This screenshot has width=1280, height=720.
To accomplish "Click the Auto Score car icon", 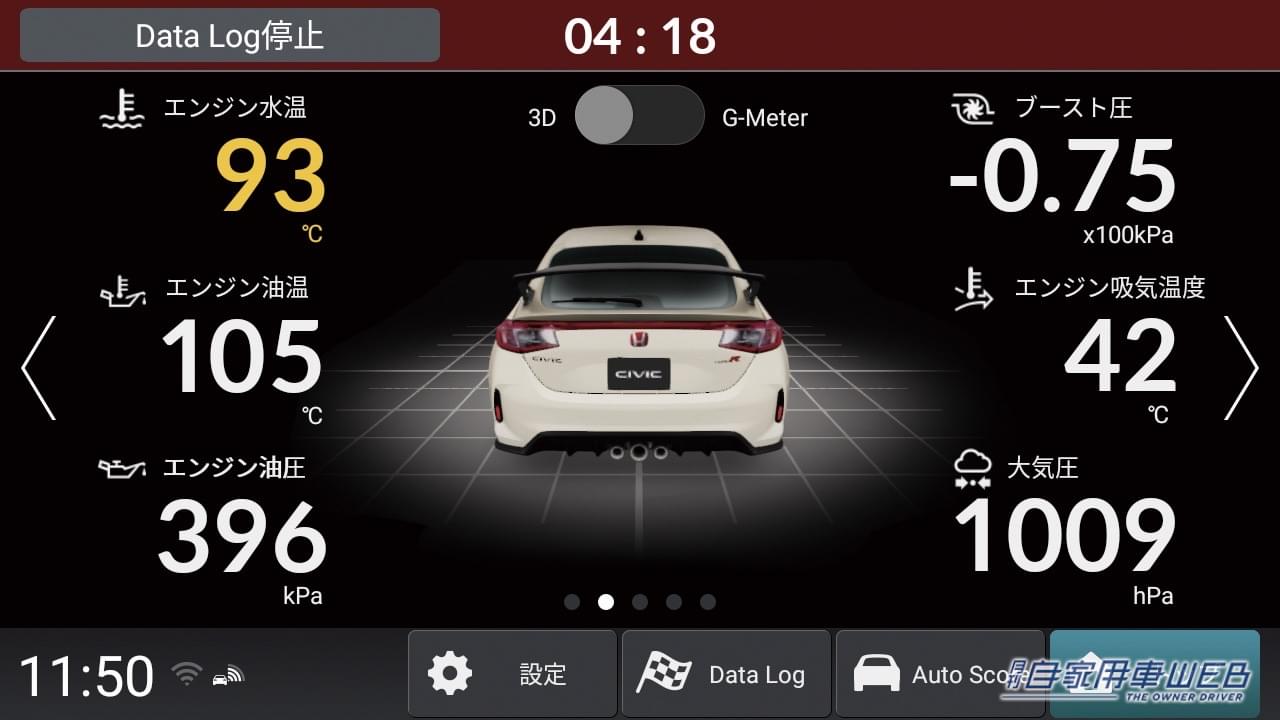I will pos(880,673).
